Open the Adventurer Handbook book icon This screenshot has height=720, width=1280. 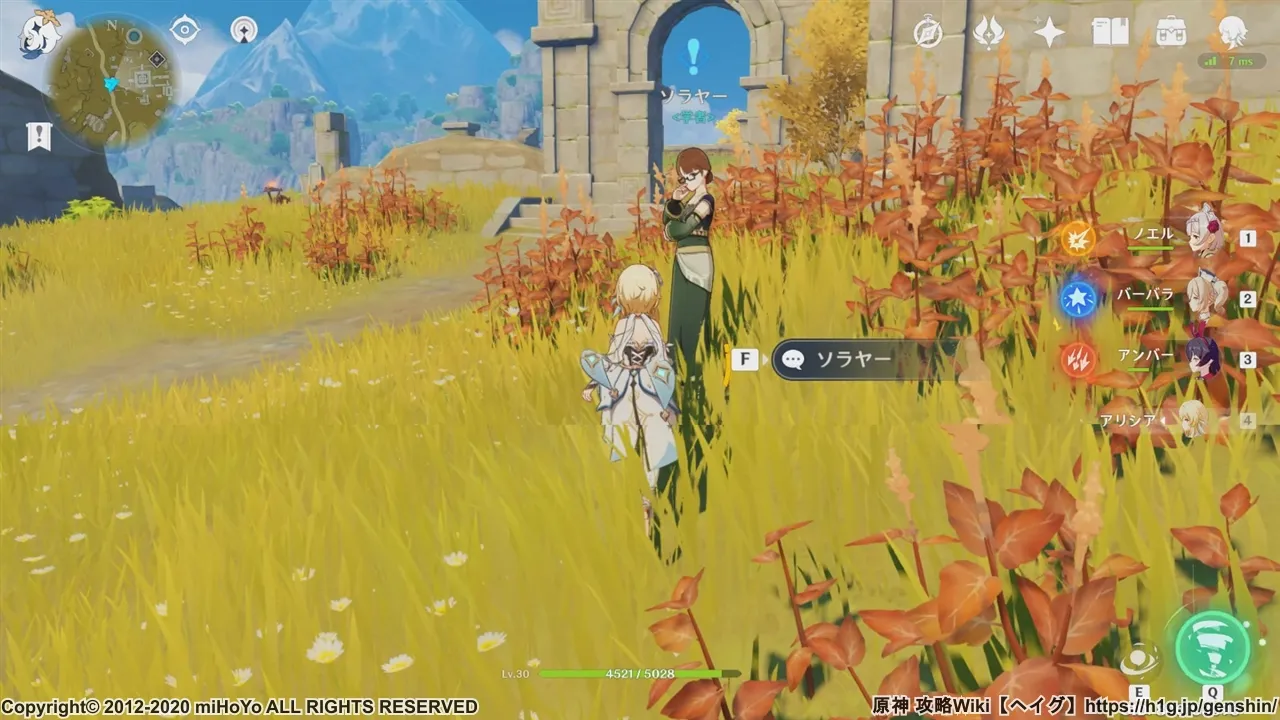[x=1110, y=33]
